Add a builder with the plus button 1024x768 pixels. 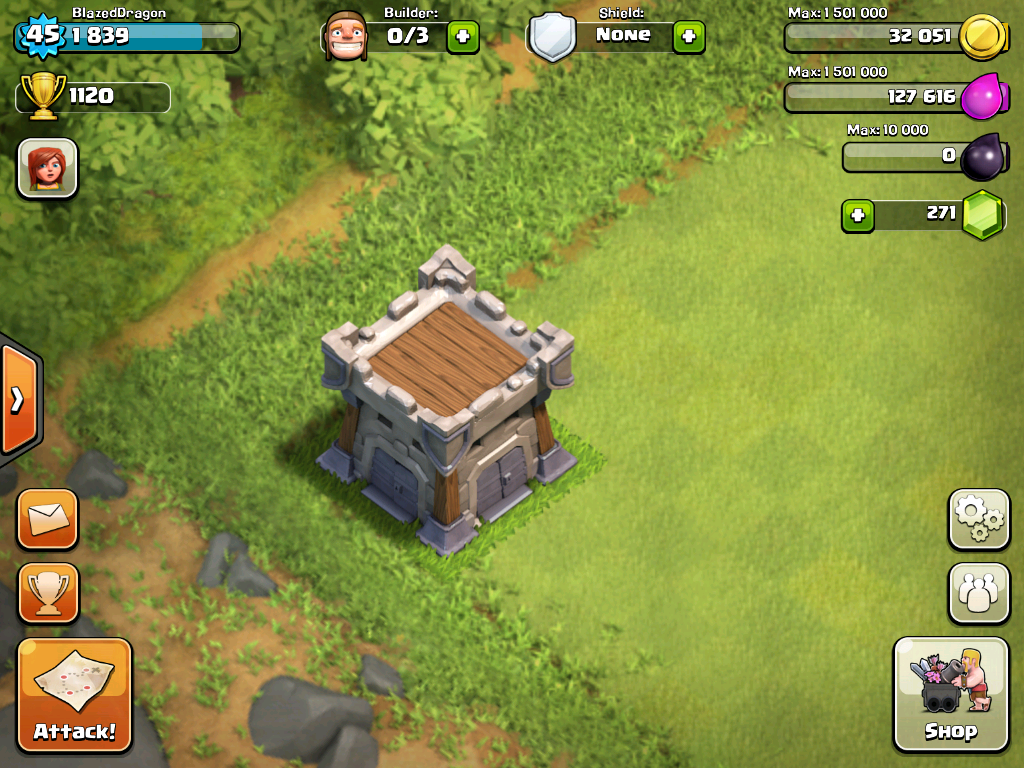[462, 37]
